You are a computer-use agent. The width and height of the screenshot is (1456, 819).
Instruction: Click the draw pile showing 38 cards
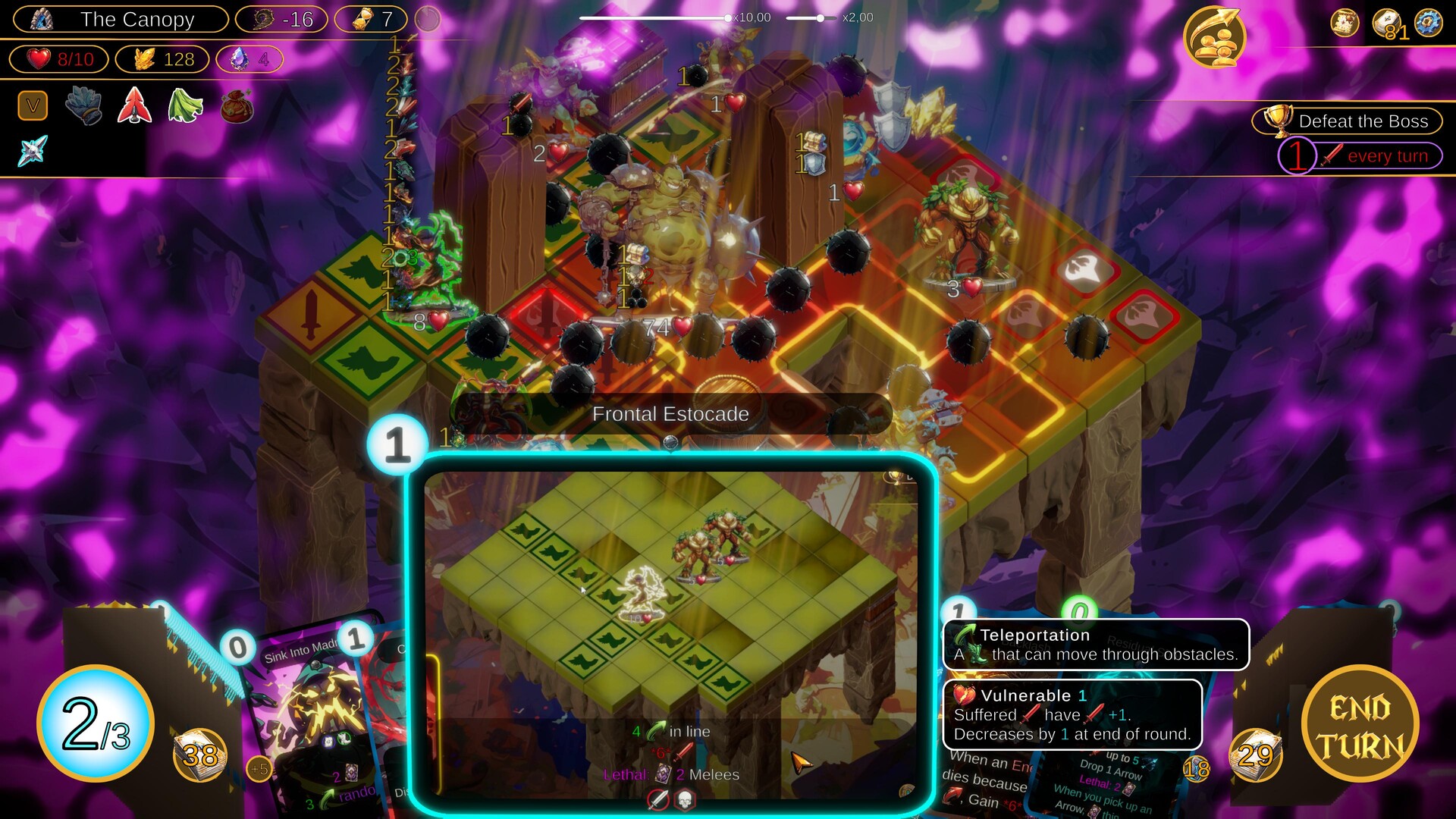[x=199, y=756]
